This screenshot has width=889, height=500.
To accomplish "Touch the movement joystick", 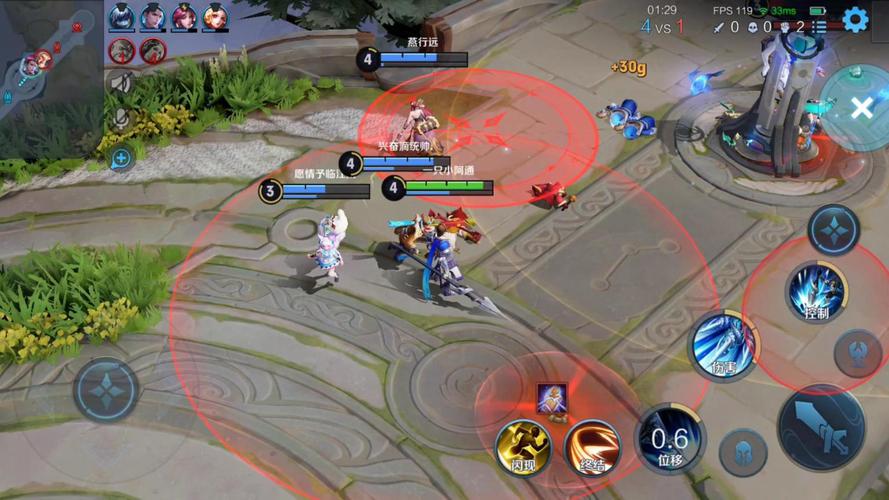I will pos(105,389).
